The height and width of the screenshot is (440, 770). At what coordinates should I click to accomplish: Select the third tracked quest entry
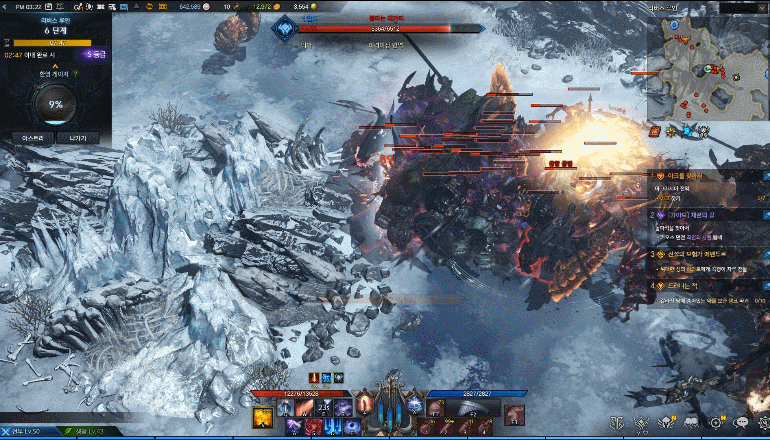point(700,254)
